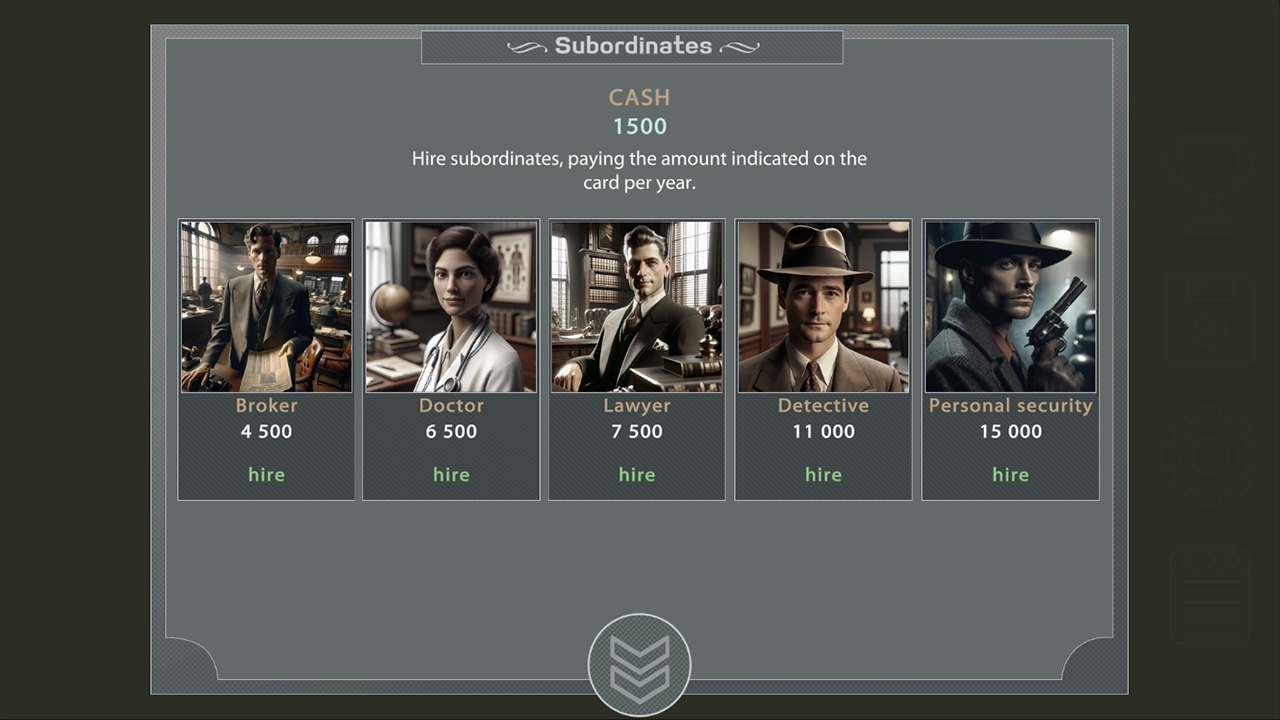Select the Broker portrait
Viewport: 1280px width, 720px height.
click(265, 306)
